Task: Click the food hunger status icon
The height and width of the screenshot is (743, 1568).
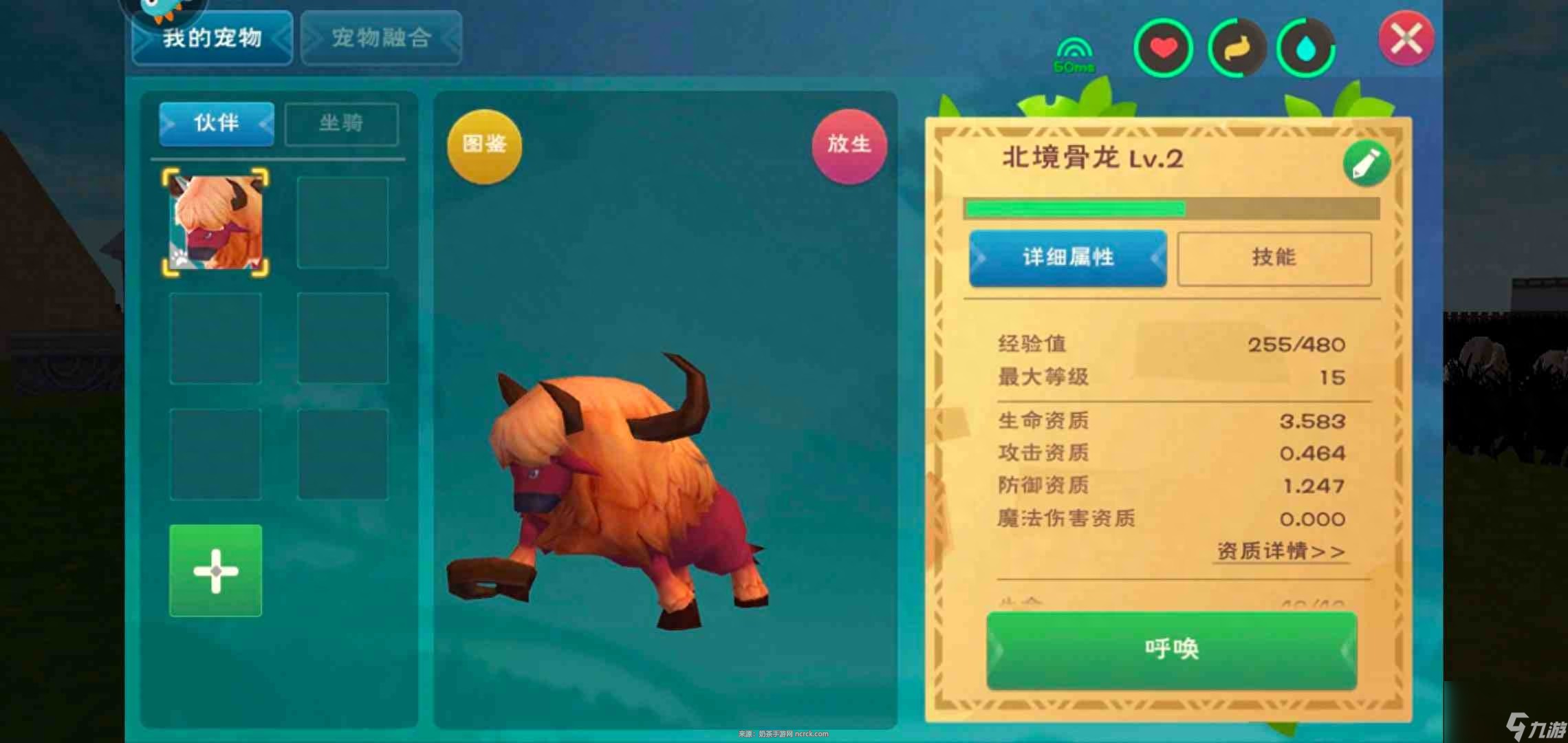Action: (x=1236, y=47)
